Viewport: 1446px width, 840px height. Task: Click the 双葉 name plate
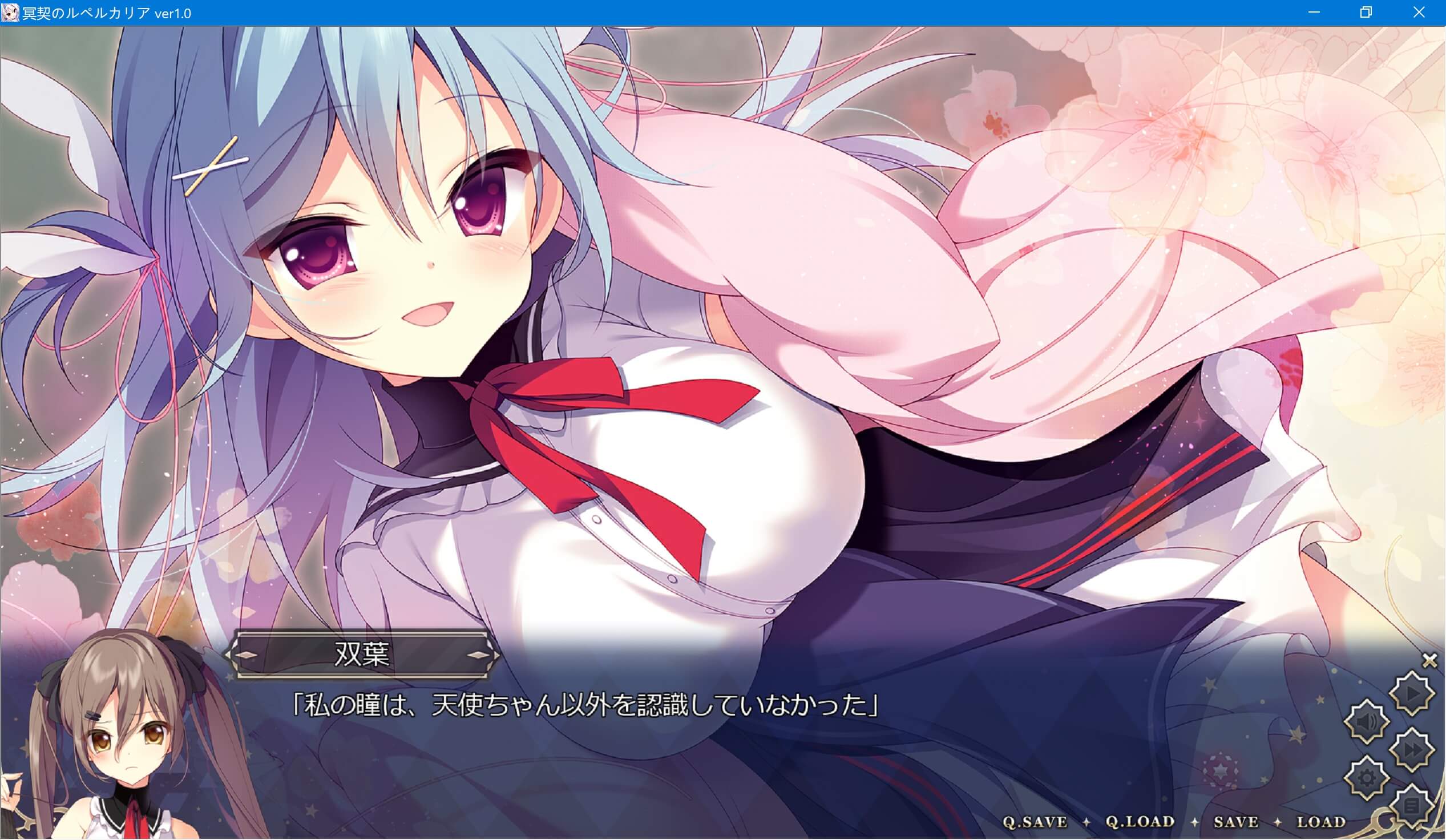pyautogui.click(x=362, y=655)
